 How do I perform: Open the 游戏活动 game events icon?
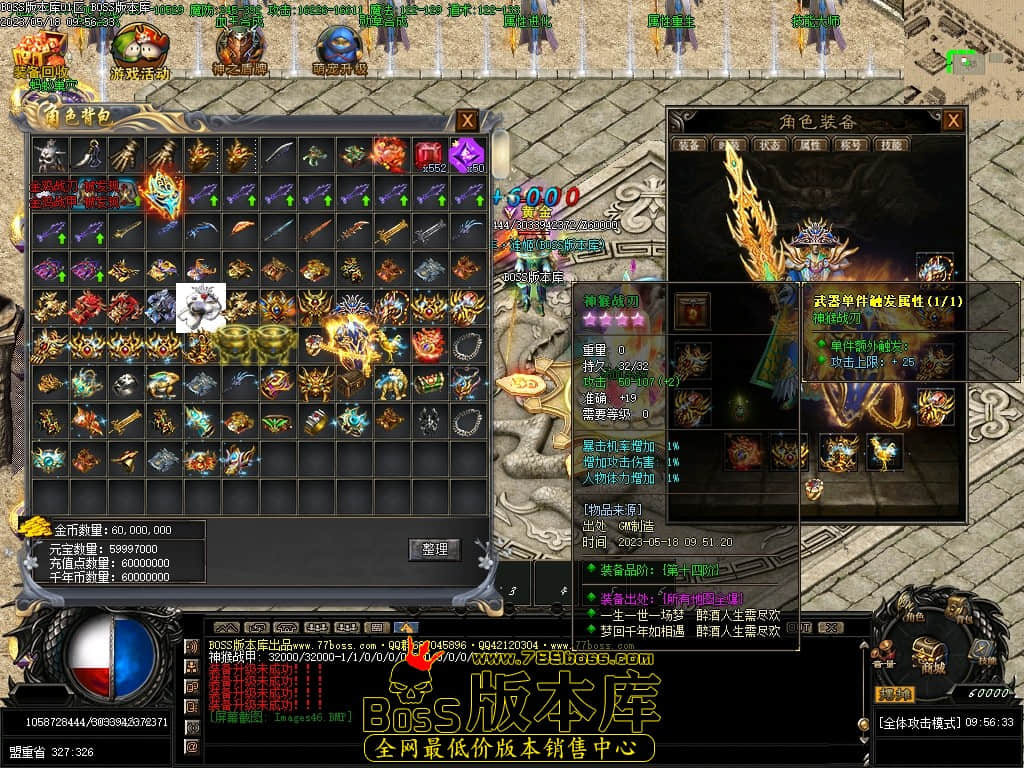point(139,52)
